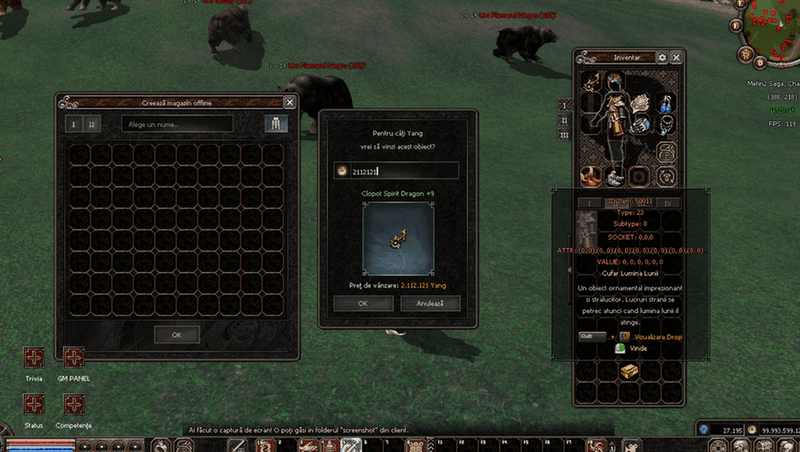Cancel the price dialog with Anulează
The image size is (800, 452).
[x=430, y=302]
